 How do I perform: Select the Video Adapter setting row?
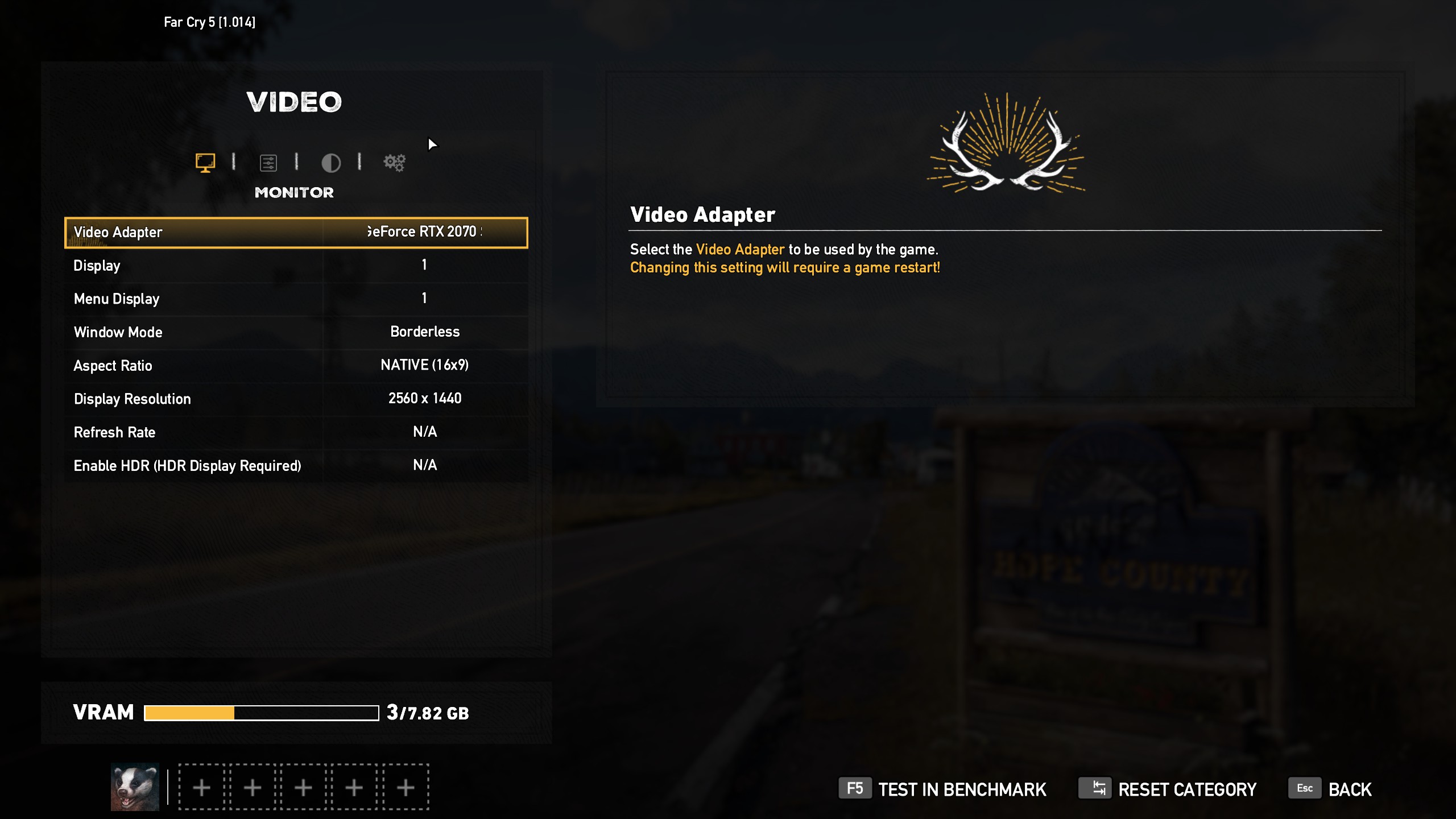[296, 232]
